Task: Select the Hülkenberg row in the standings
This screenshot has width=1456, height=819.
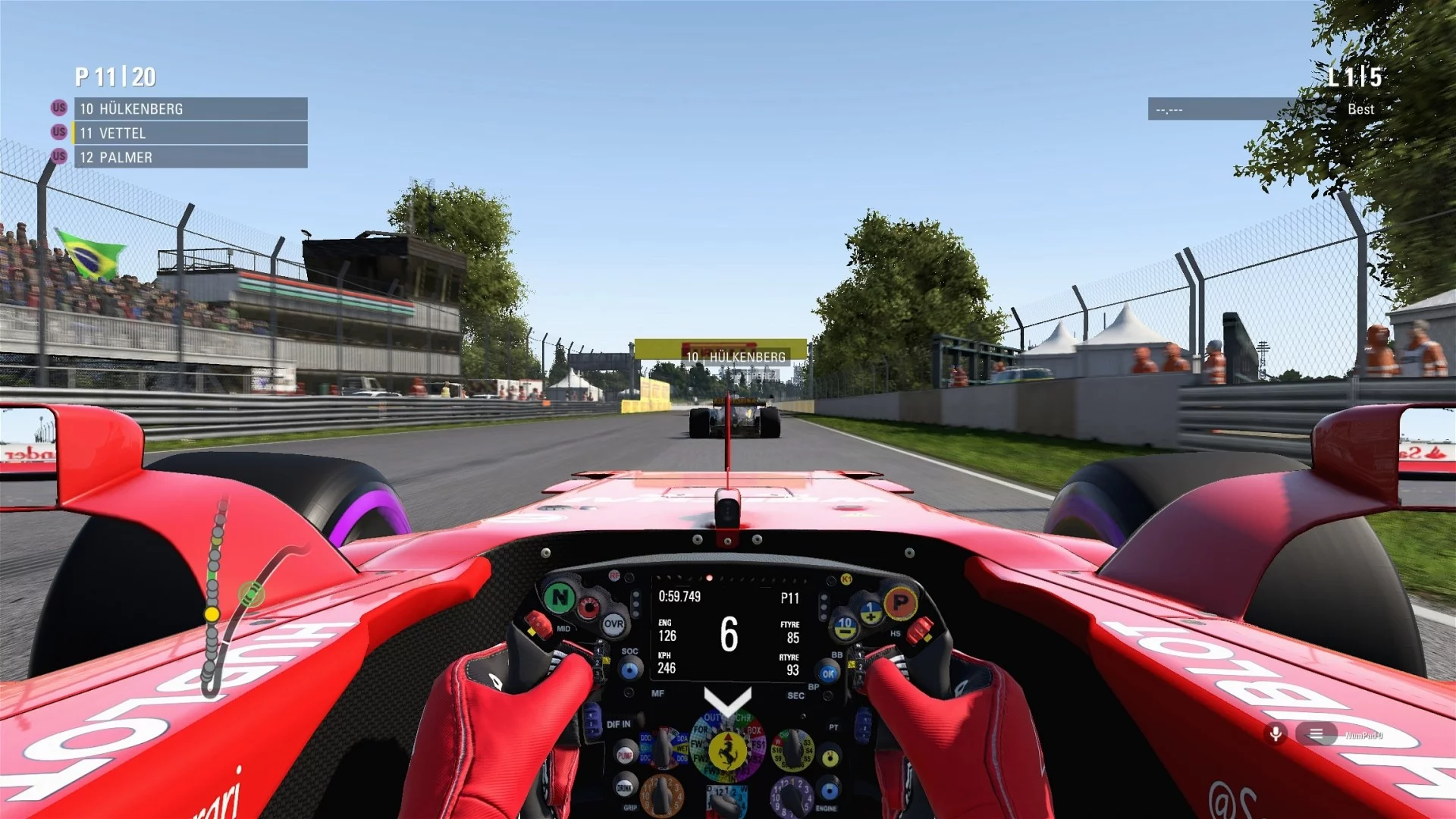Action: [x=190, y=108]
